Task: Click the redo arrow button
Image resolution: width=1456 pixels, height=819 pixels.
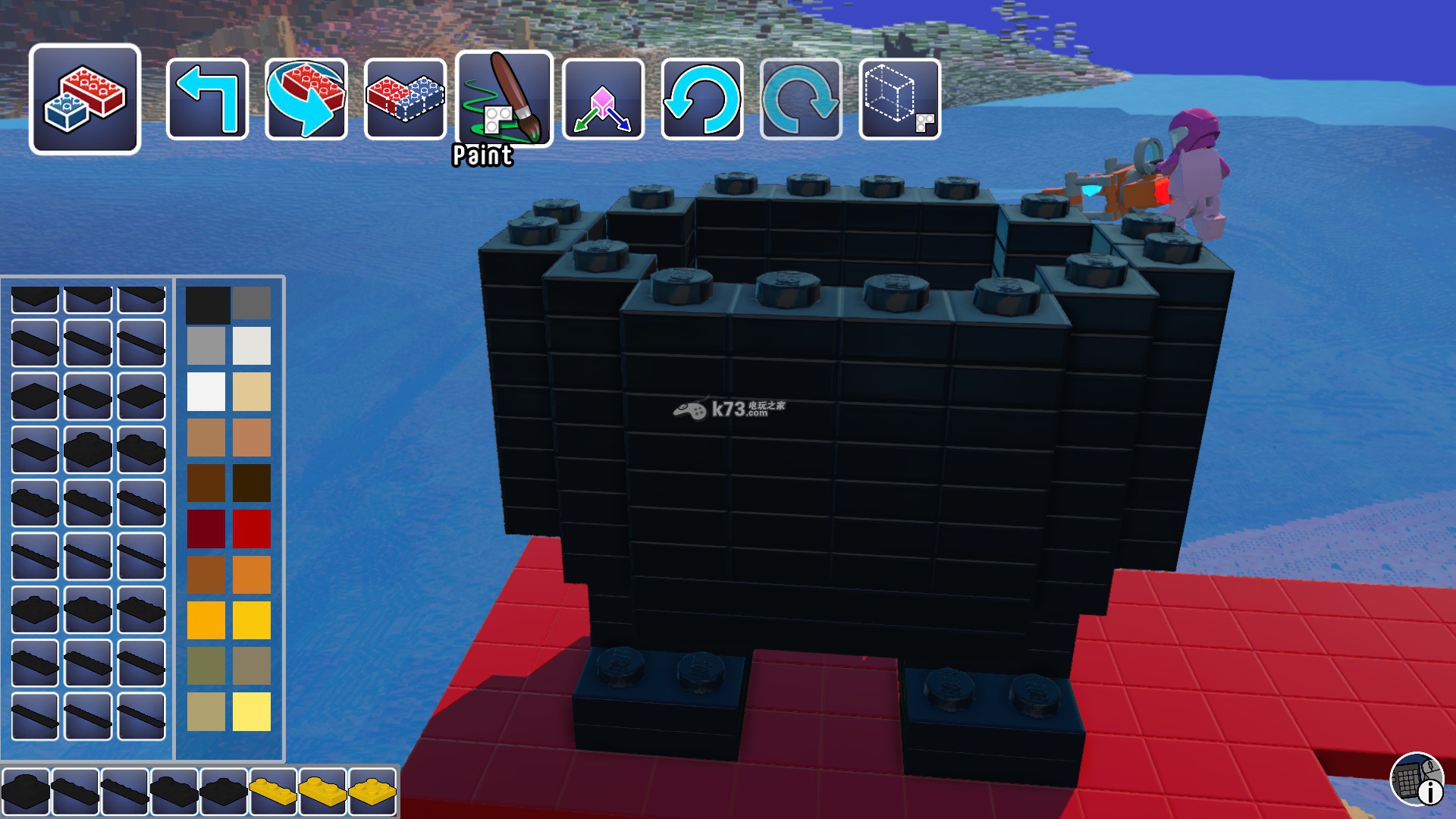Action: (801, 99)
